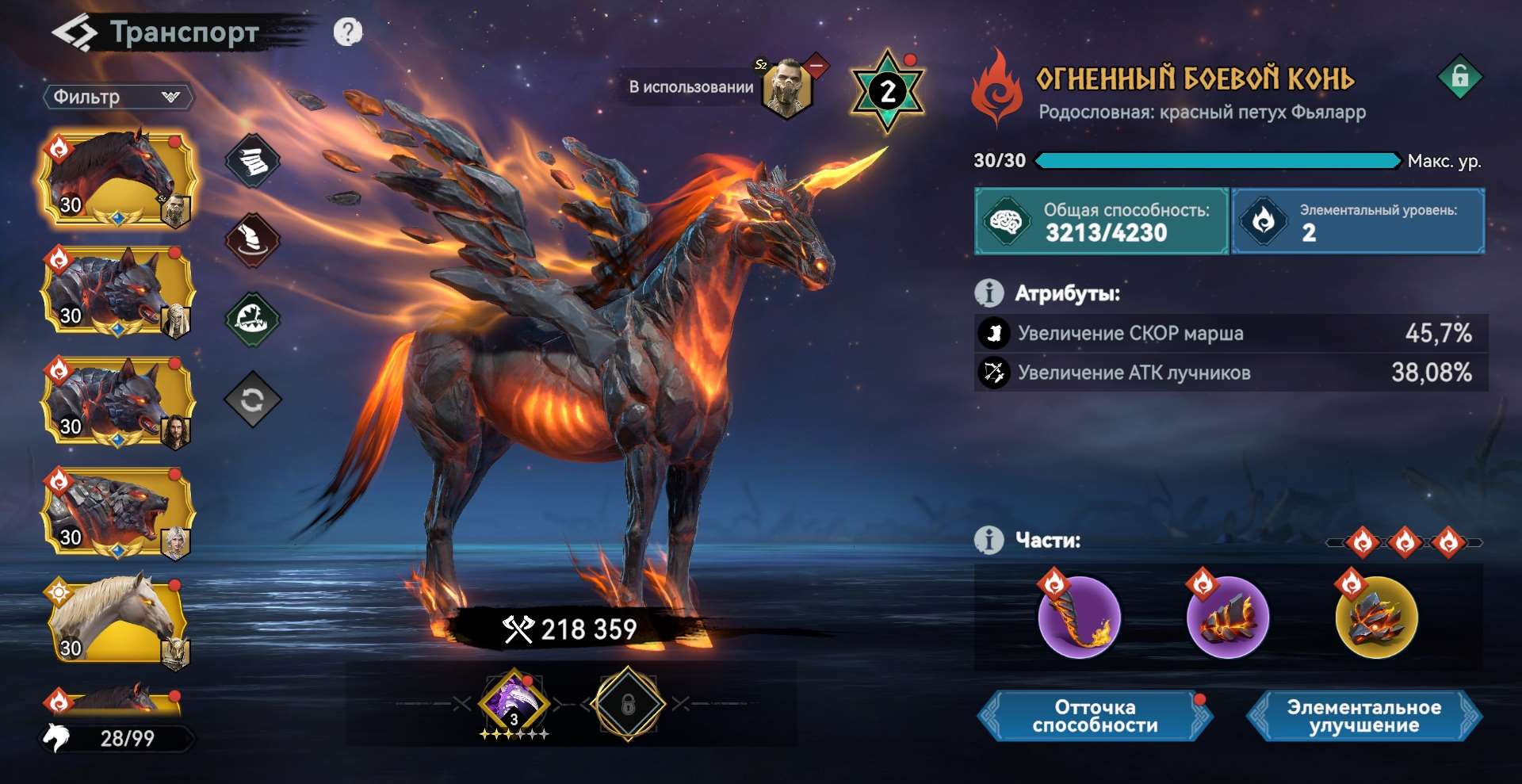Click the circular arrows swap icon
1522x784 pixels.
[252, 400]
